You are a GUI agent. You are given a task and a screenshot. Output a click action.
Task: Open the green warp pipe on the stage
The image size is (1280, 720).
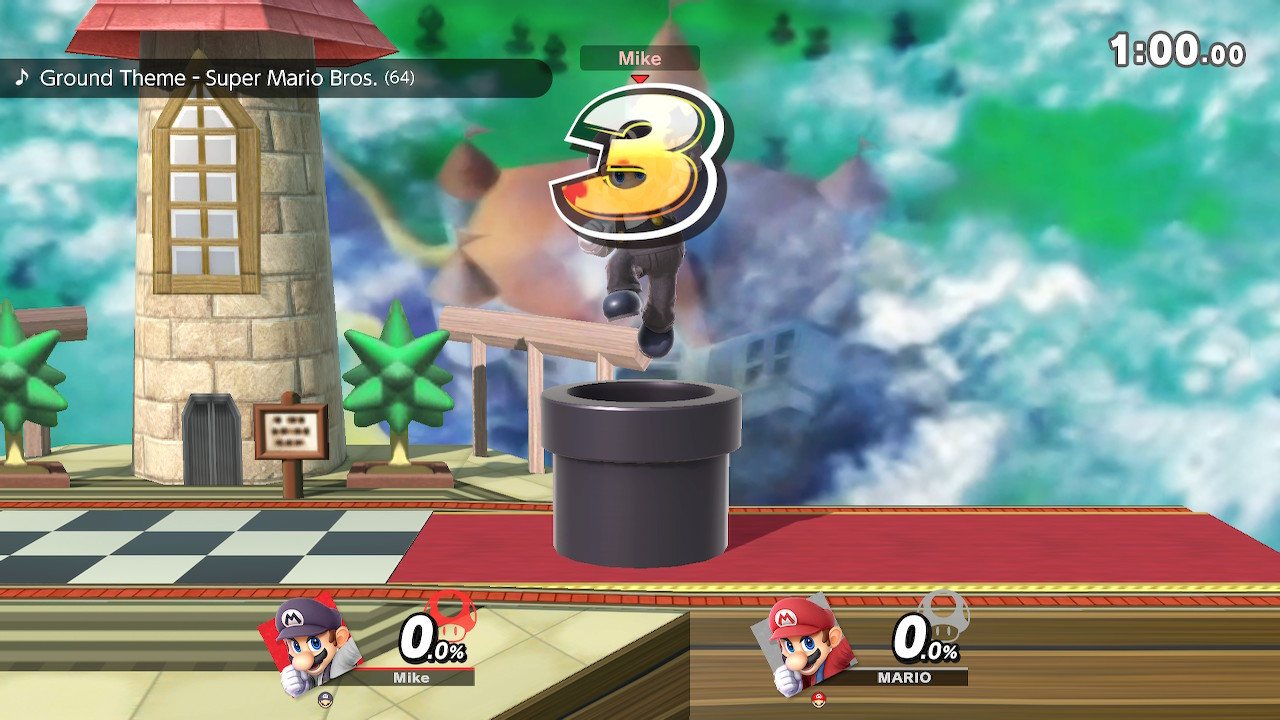pyautogui.click(x=640, y=470)
